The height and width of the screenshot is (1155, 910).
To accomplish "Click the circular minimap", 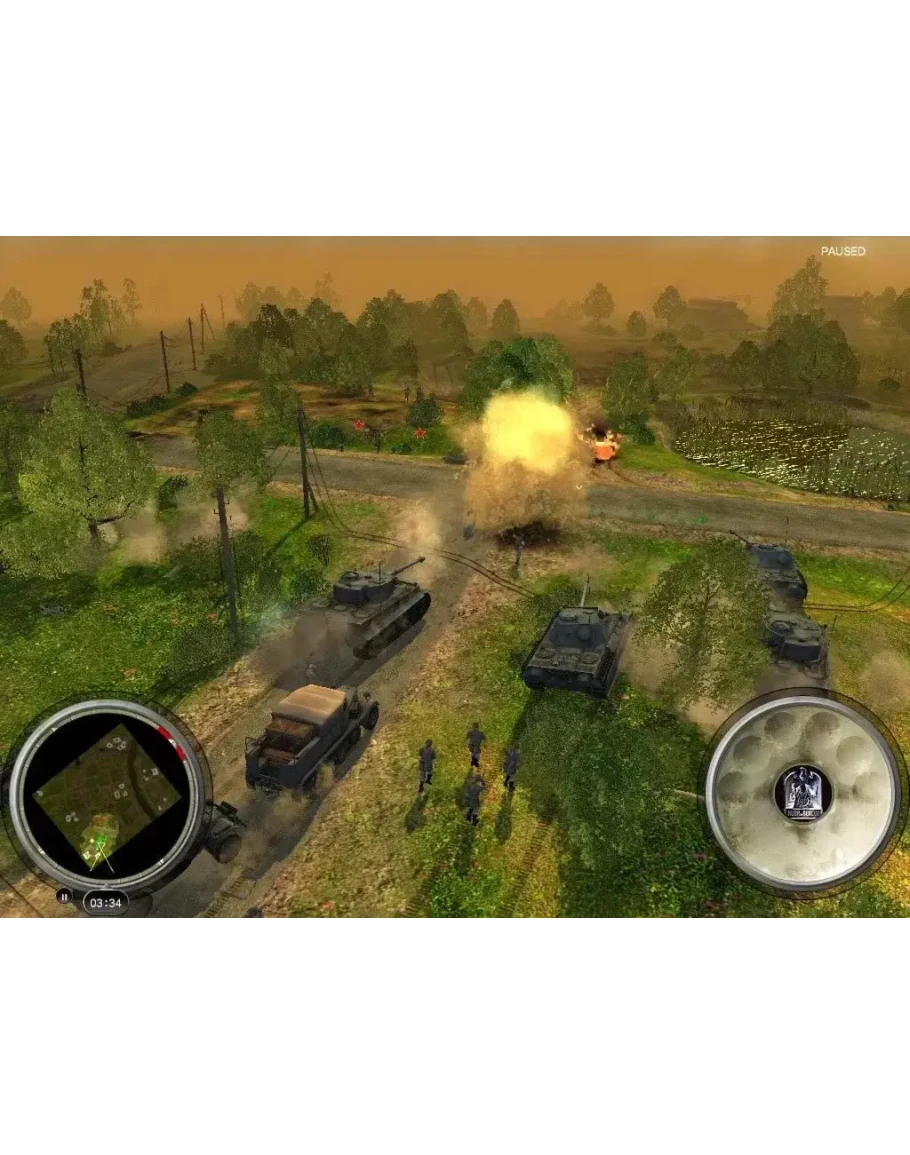I will pyautogui.click(x=107, y=796).
